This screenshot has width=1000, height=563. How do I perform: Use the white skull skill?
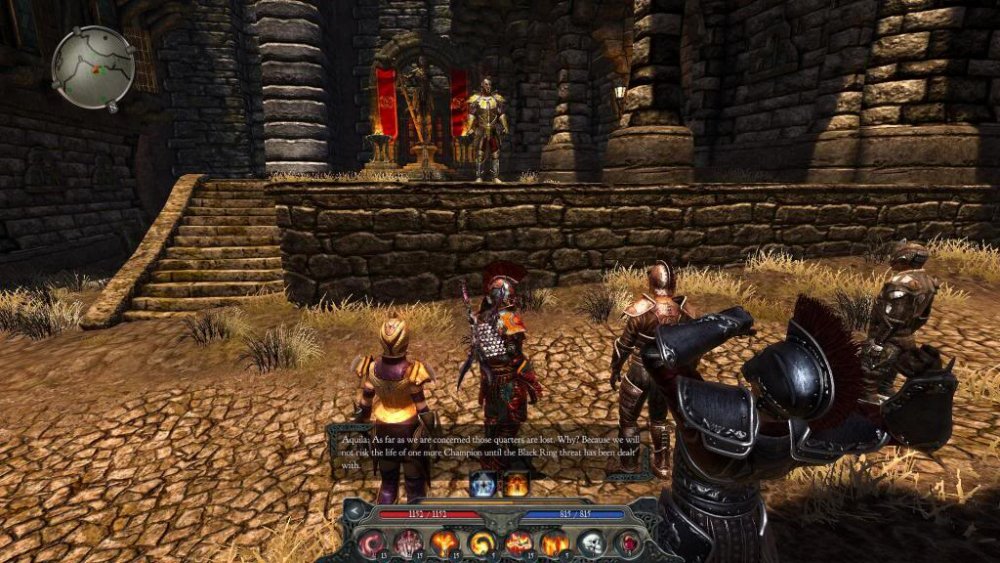[x=590, y=543]
